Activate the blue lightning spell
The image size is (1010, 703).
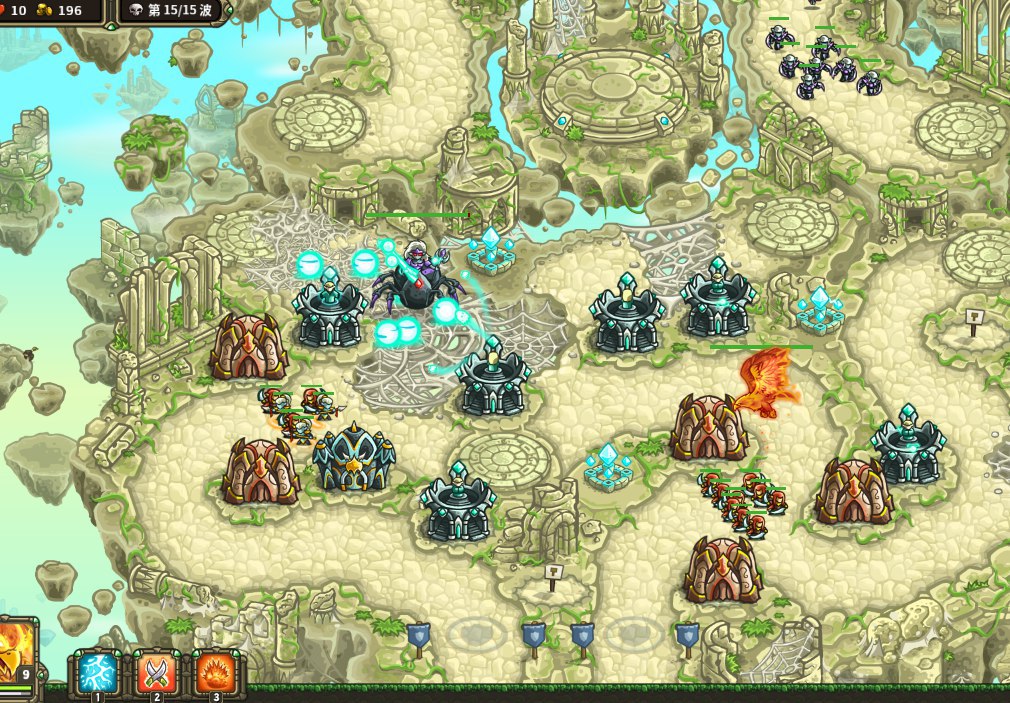pyautogui.click(x=98, y=673)
